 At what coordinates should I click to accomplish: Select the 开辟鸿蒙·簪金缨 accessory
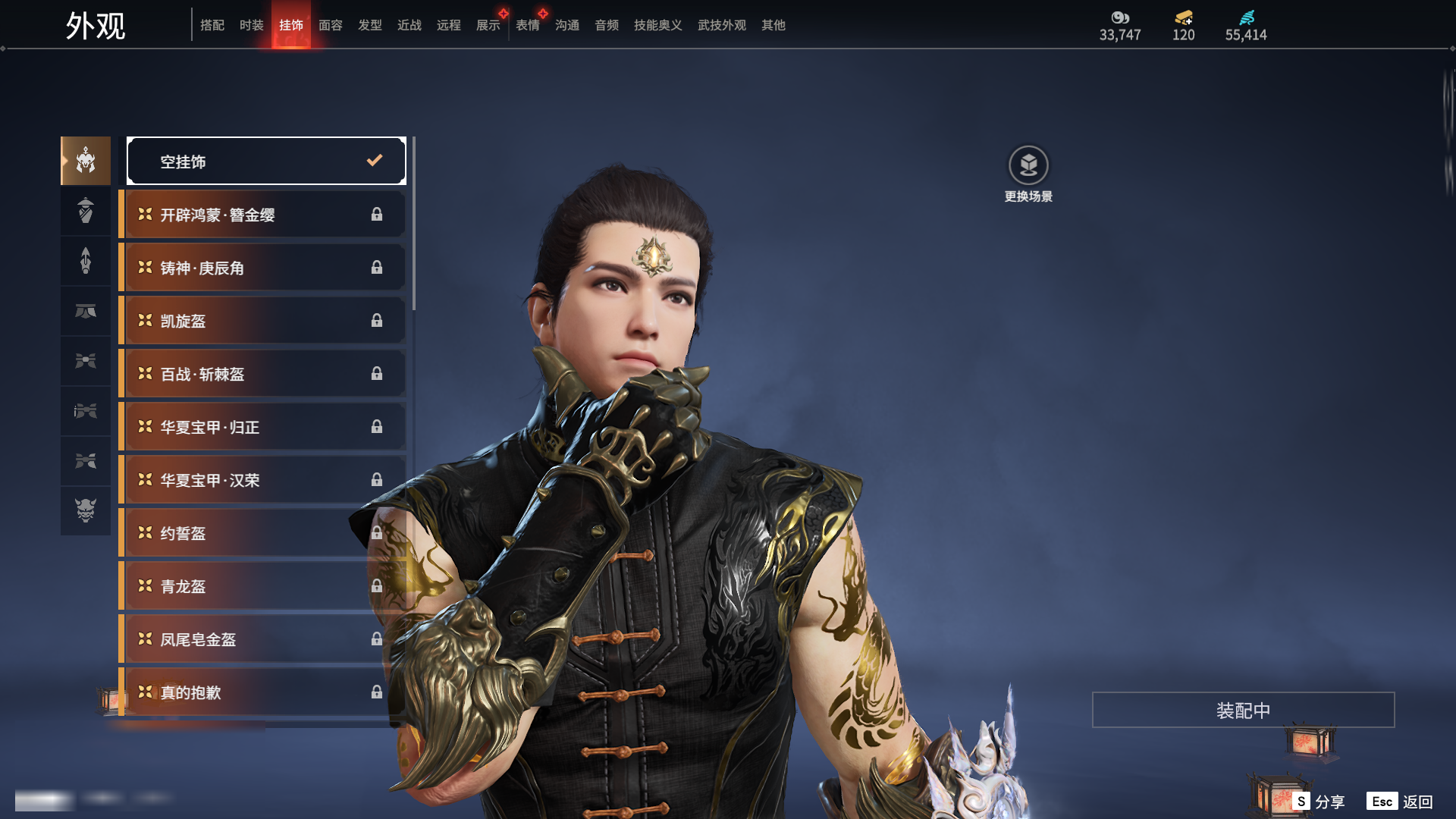point(262,215)
